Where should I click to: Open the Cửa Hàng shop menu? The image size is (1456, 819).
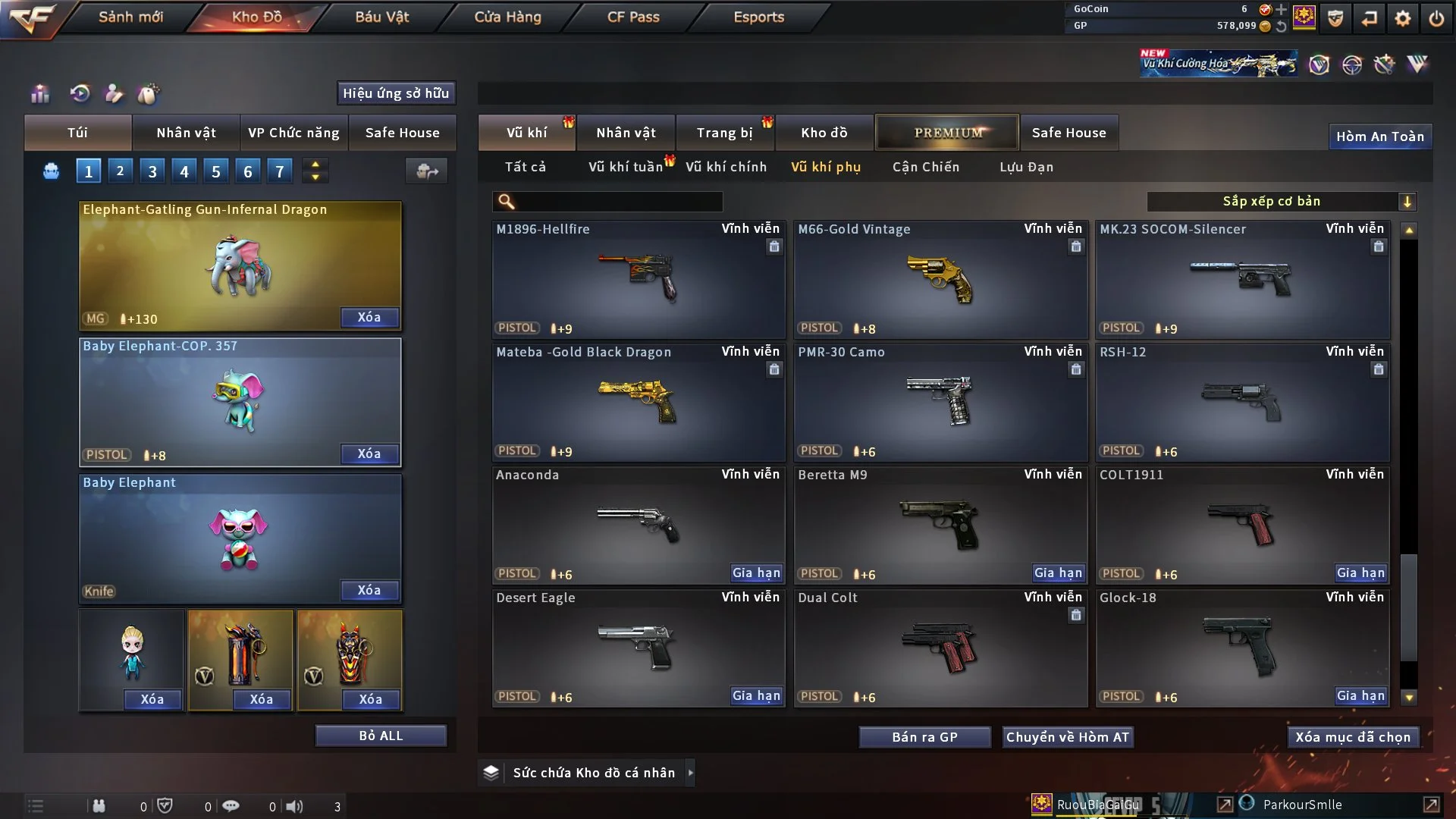507,17
